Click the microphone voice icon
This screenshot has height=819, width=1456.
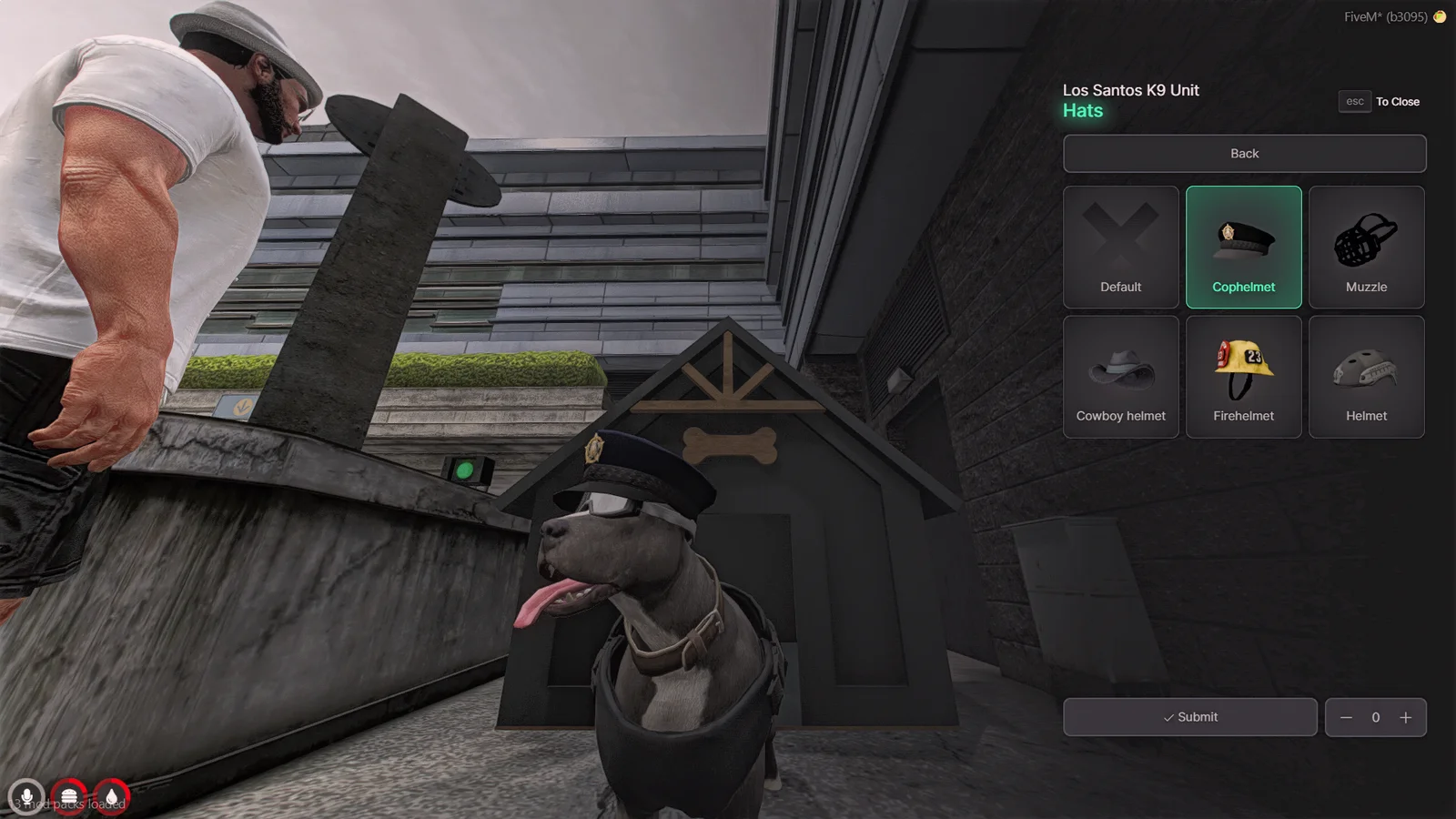tap(26, 797)
